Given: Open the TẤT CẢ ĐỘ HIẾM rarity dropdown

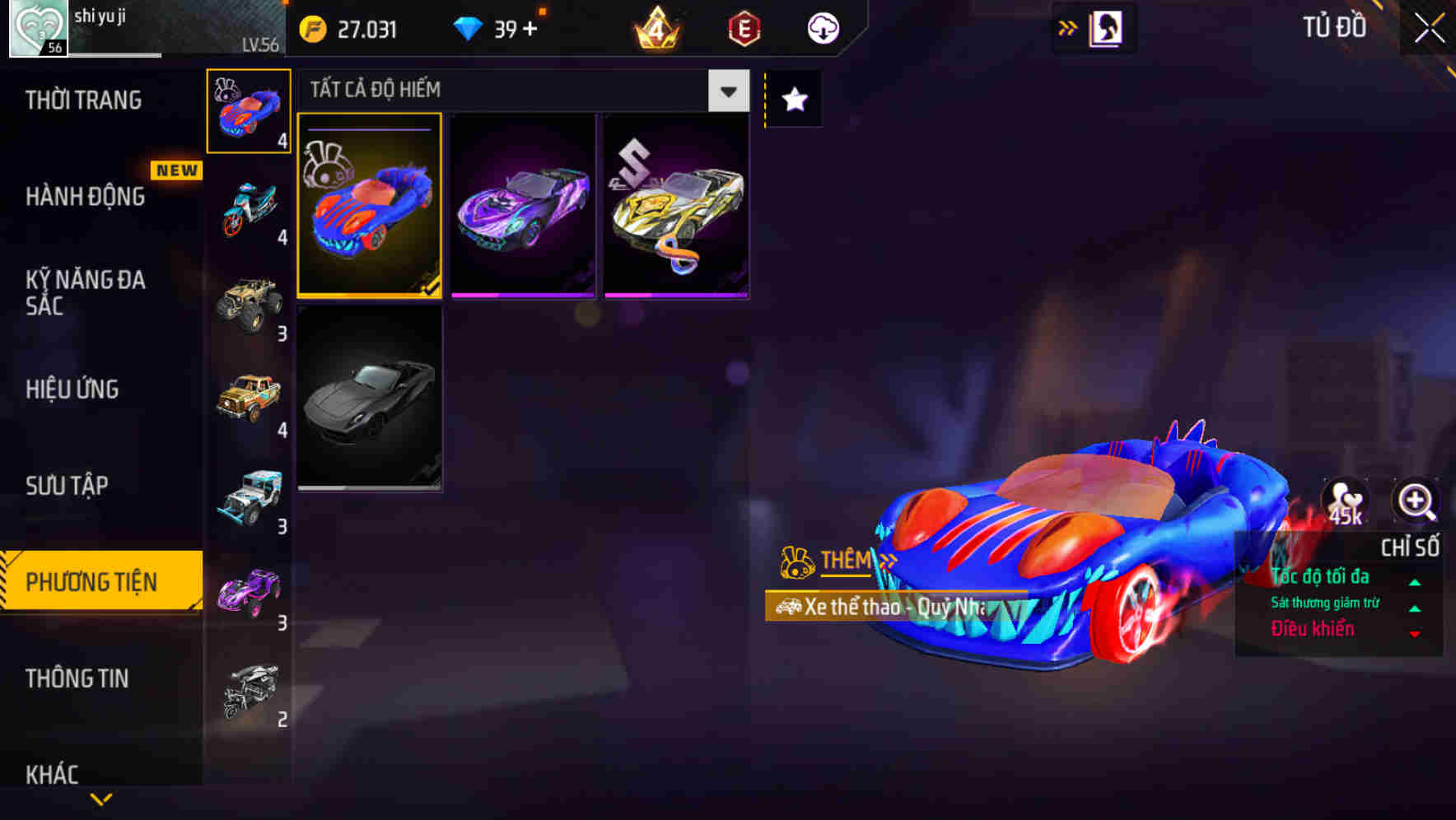Looking at the screenshot, I should pos(726,91).
